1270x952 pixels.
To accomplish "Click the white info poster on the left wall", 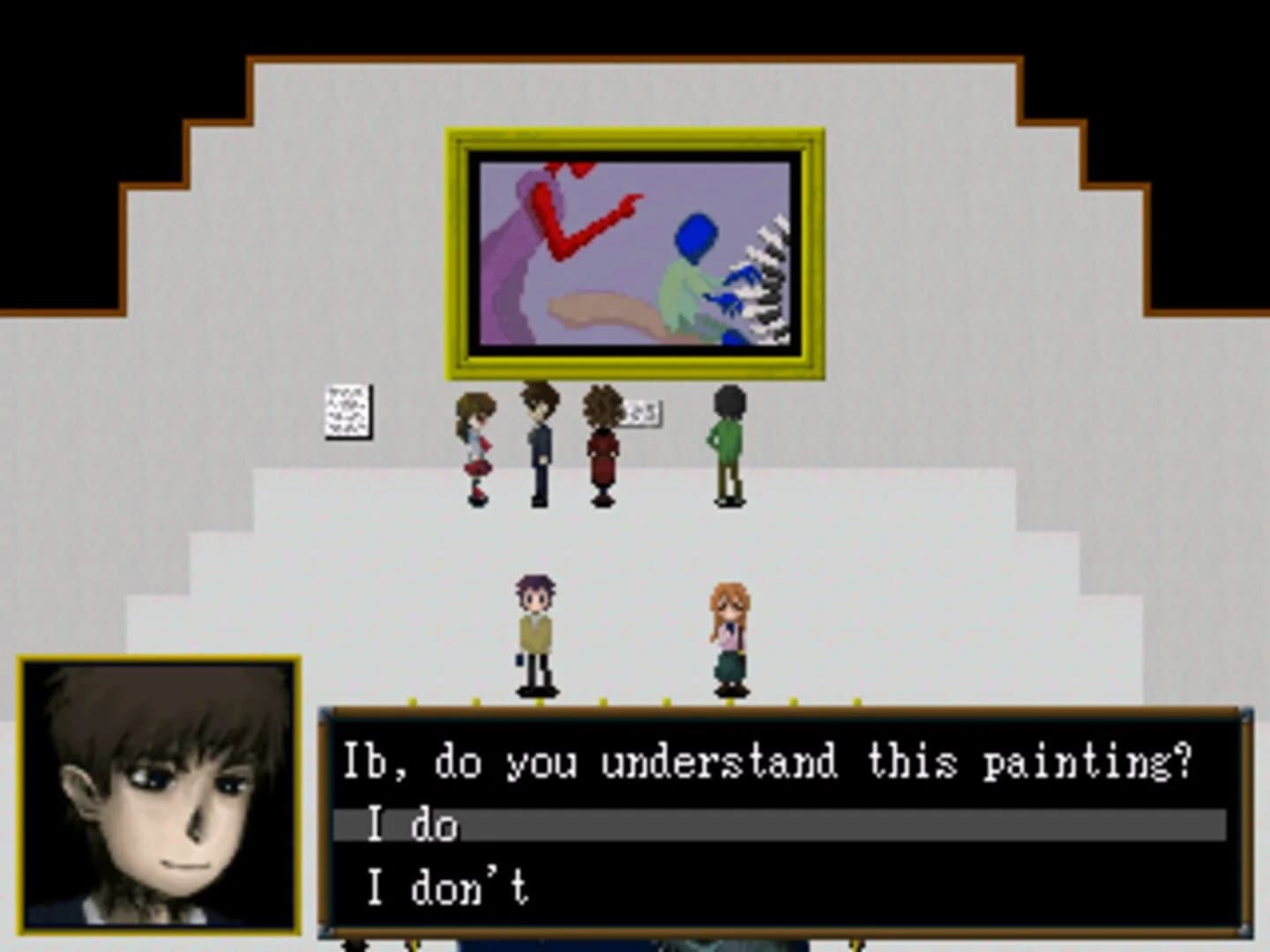I will (x=347, y=410).
